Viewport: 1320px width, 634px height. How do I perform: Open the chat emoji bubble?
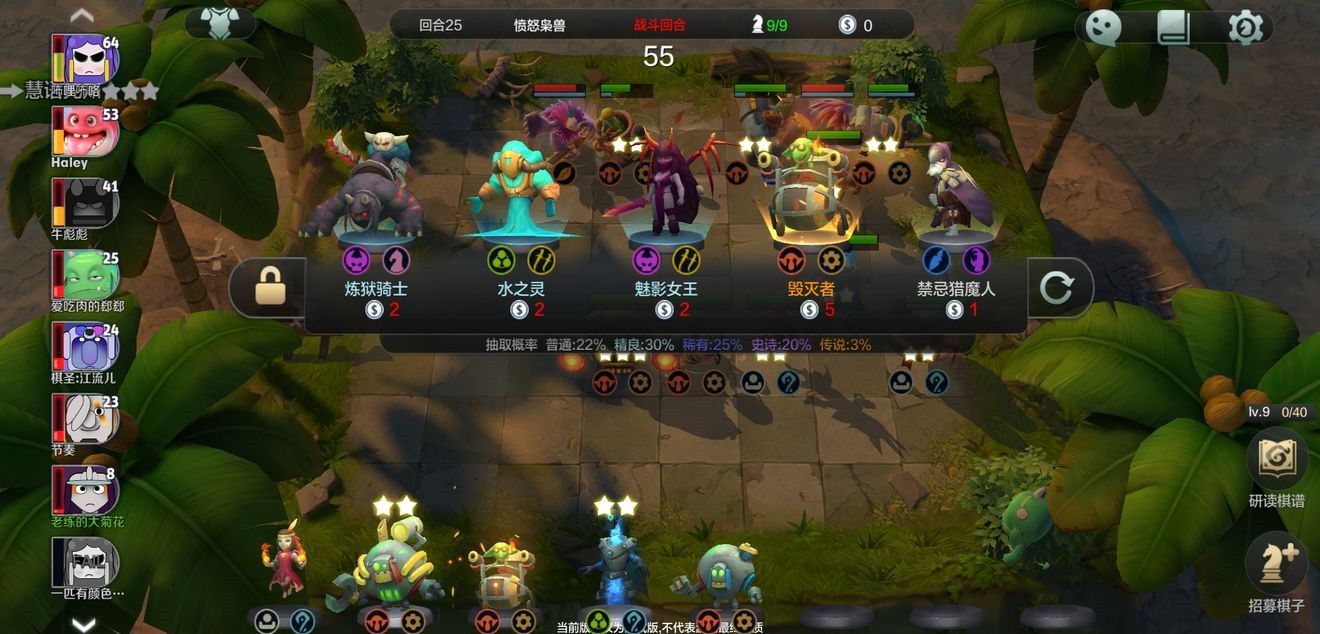(1103, 27)
